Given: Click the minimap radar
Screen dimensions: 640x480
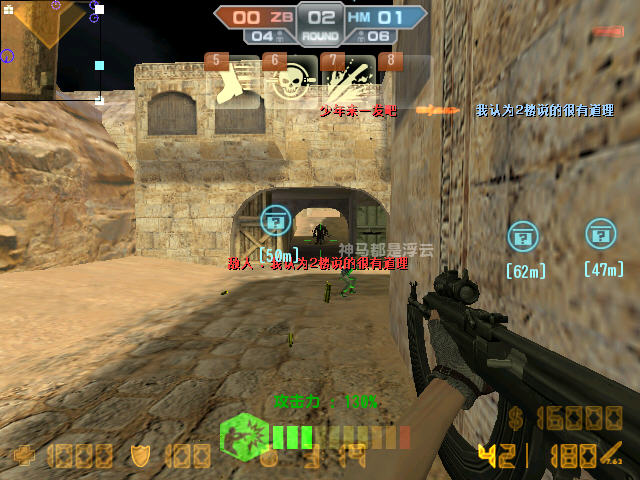Looking at the screenshot, I should tap(50, 50).
